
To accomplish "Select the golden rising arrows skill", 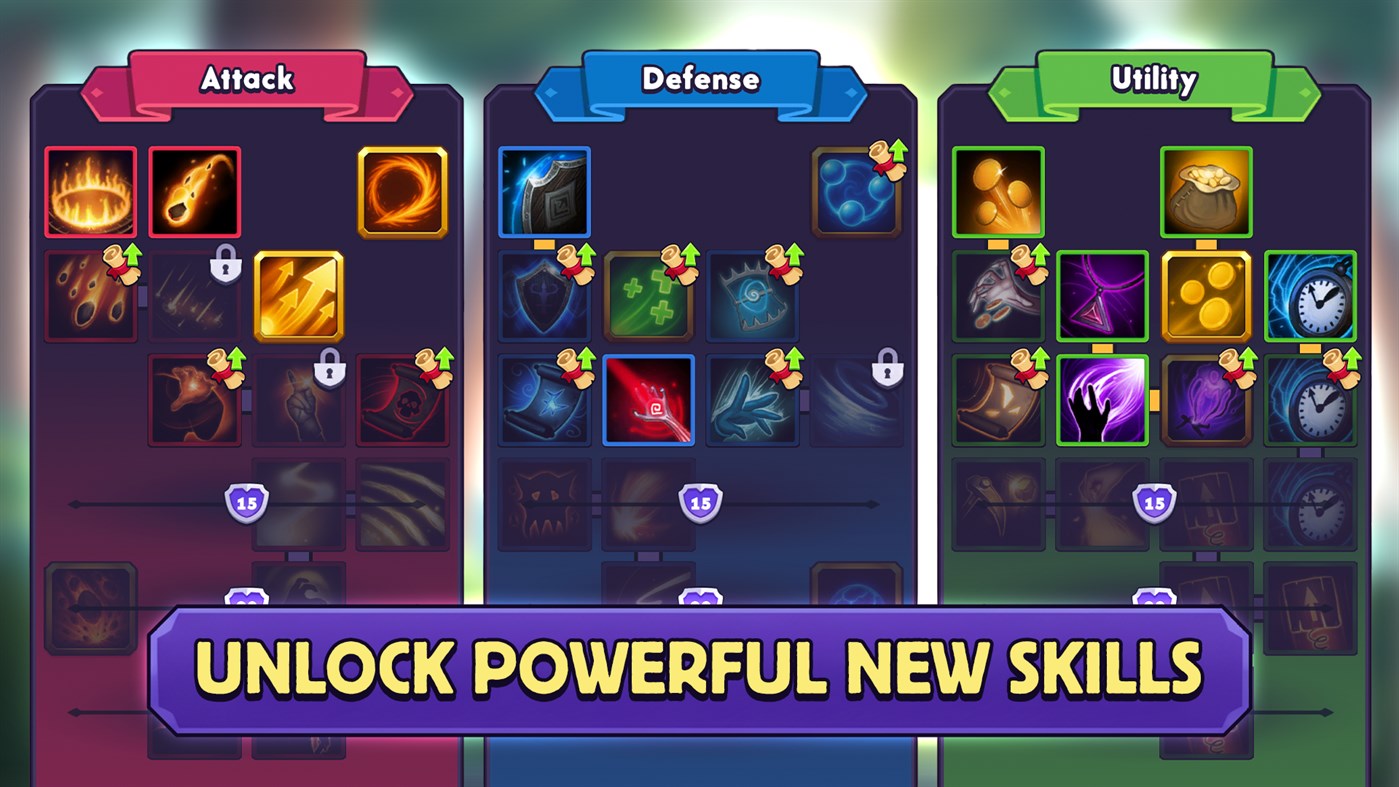I will pyautogui.click(x=298, y=296).
